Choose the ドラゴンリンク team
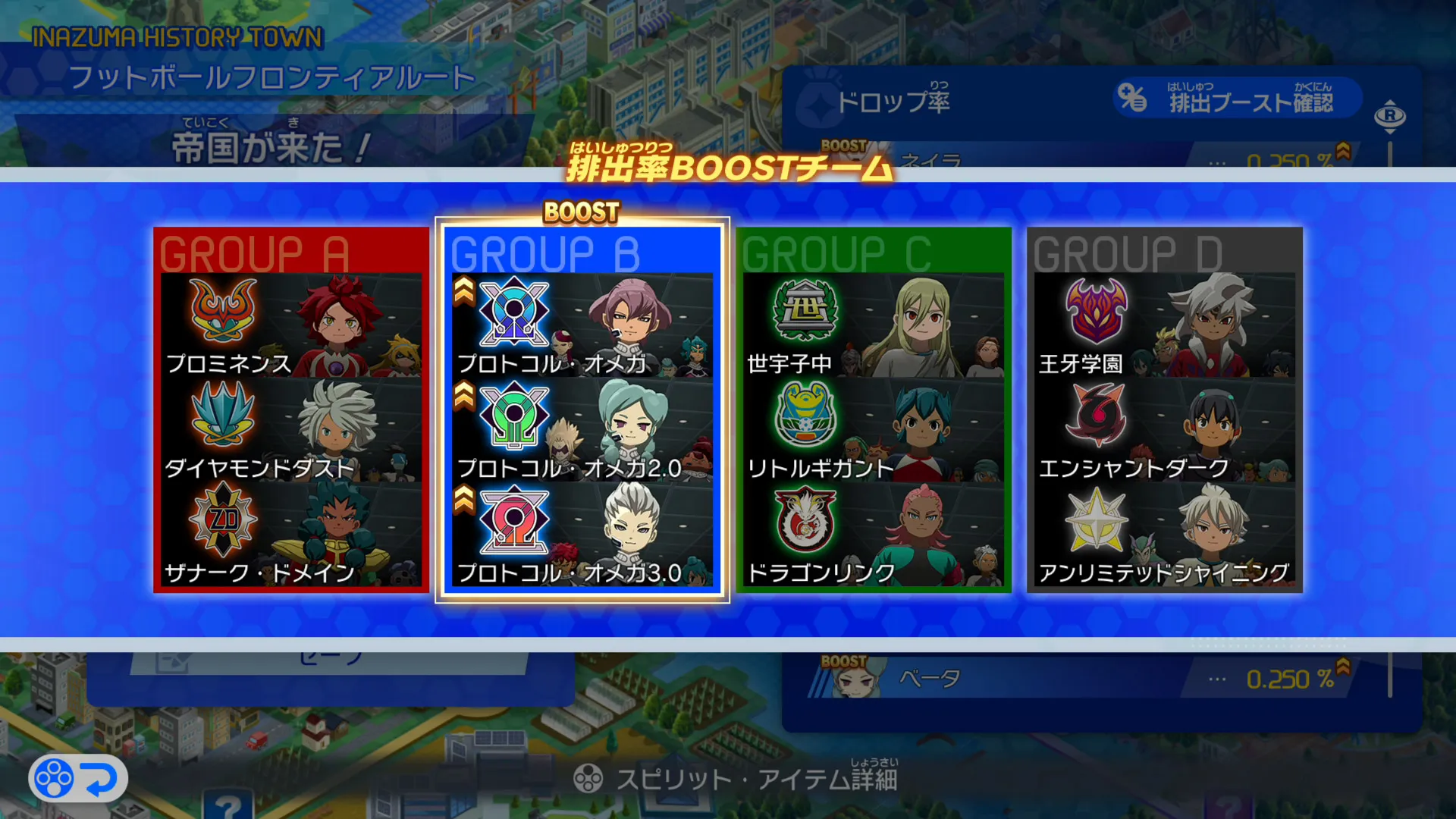Viewport: 1456px width, 819px height. click(x=874, y=535)
